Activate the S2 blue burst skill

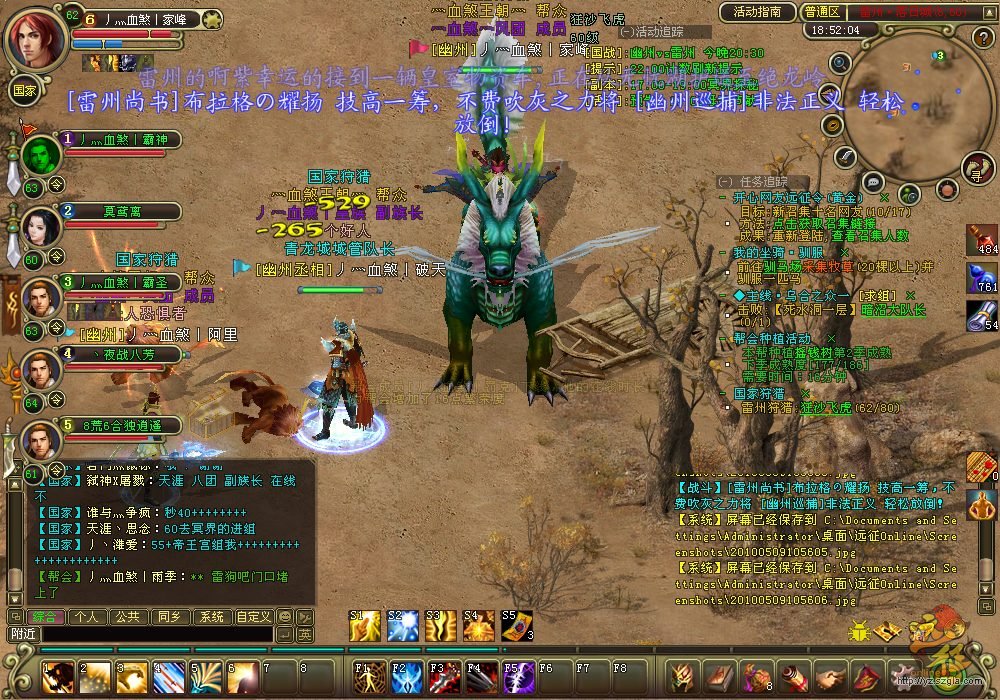pos(402,626)
